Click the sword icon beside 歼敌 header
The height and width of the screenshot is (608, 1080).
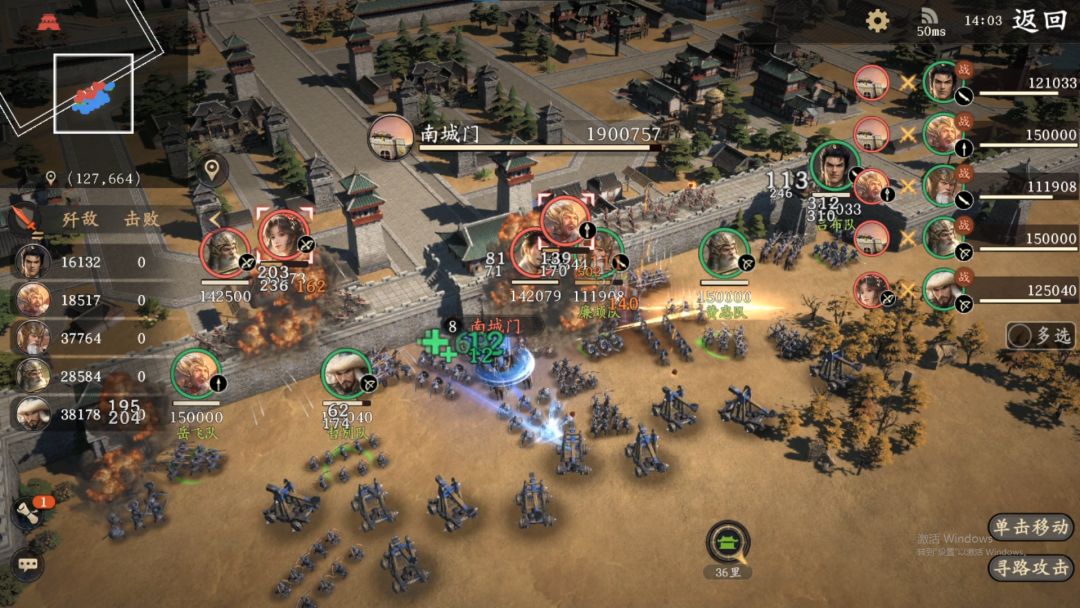[24, 218]
